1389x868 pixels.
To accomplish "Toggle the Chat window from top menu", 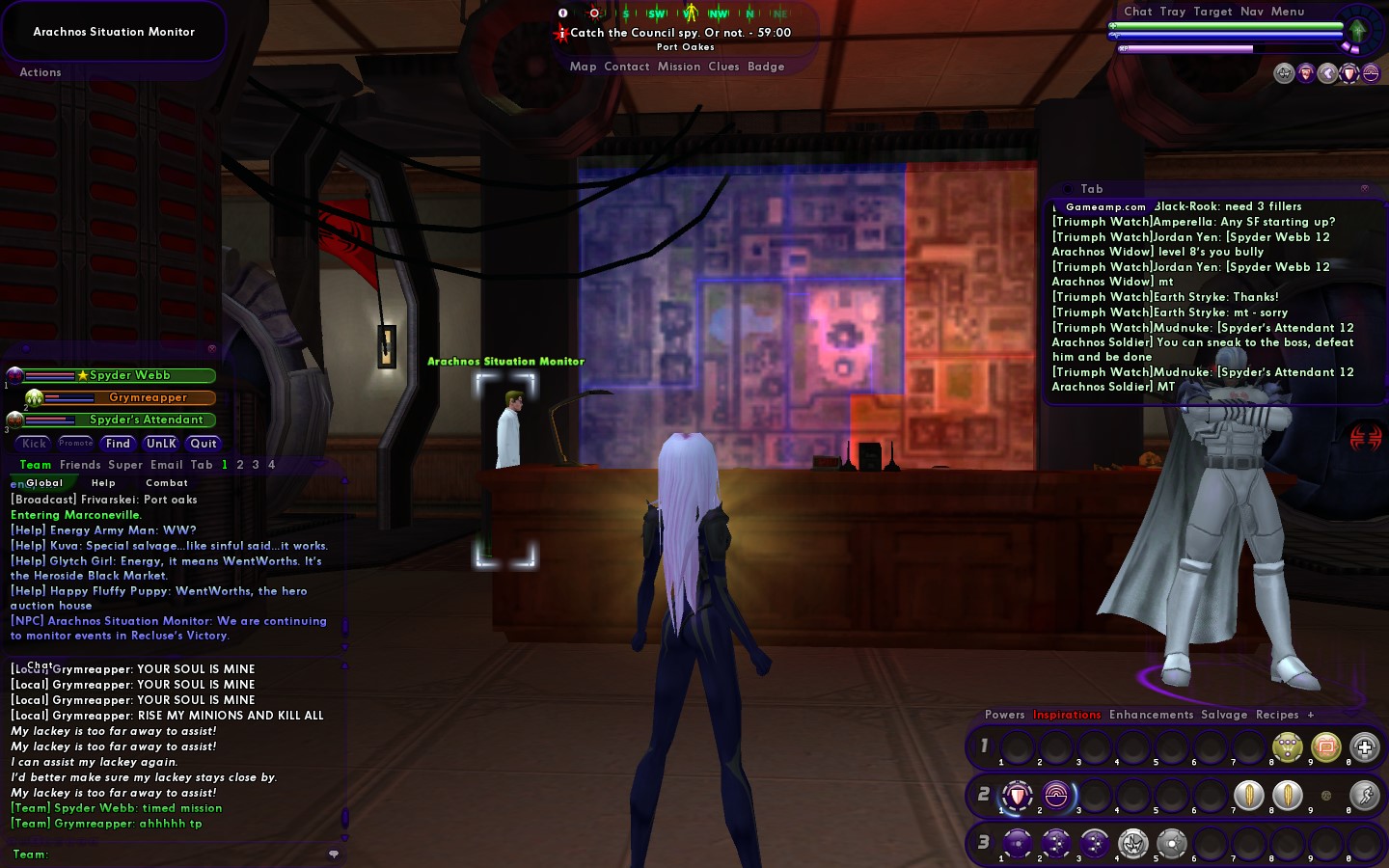I will pos(1137,12).
